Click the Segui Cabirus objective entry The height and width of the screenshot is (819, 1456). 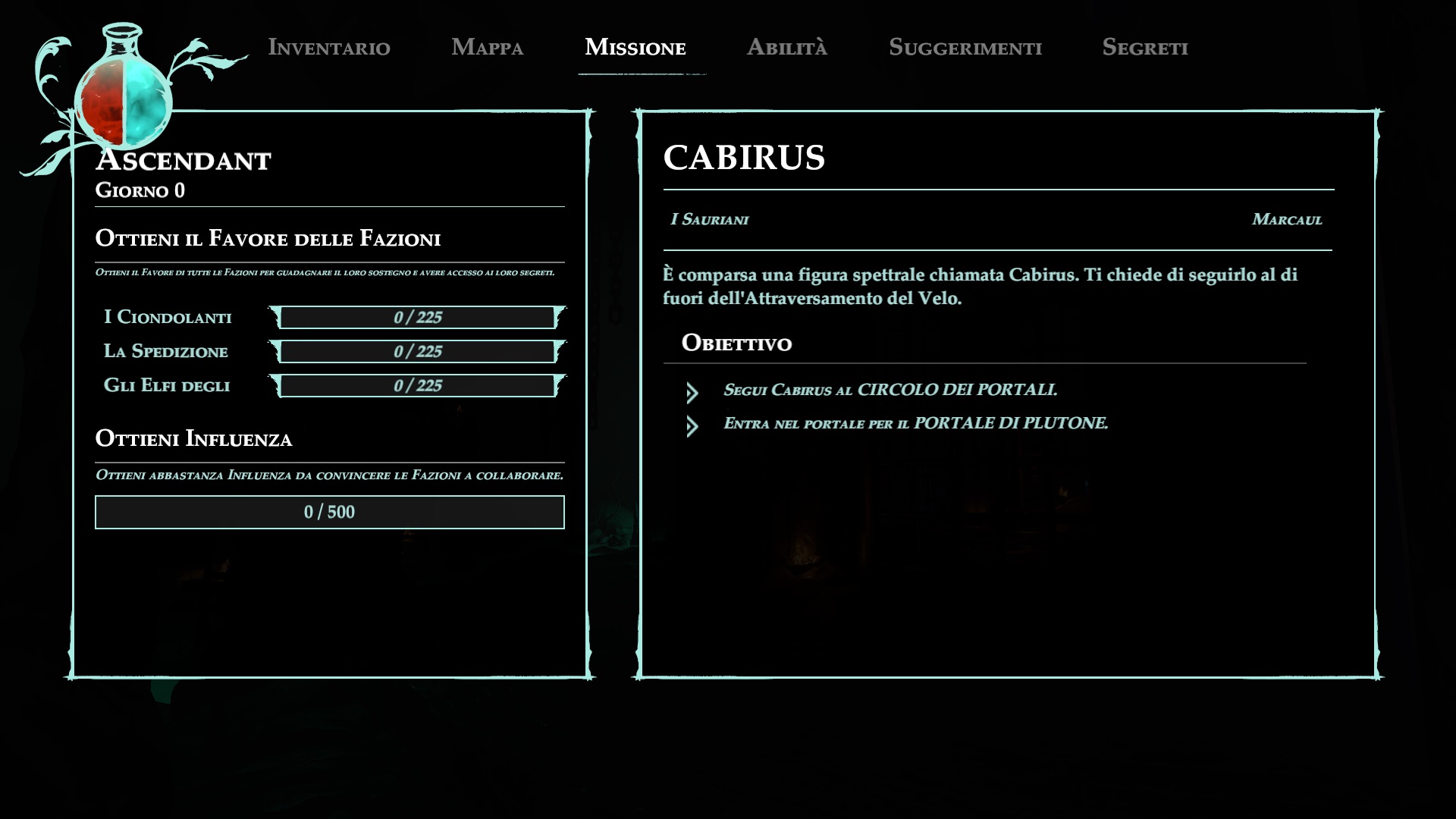coord(890,390)
